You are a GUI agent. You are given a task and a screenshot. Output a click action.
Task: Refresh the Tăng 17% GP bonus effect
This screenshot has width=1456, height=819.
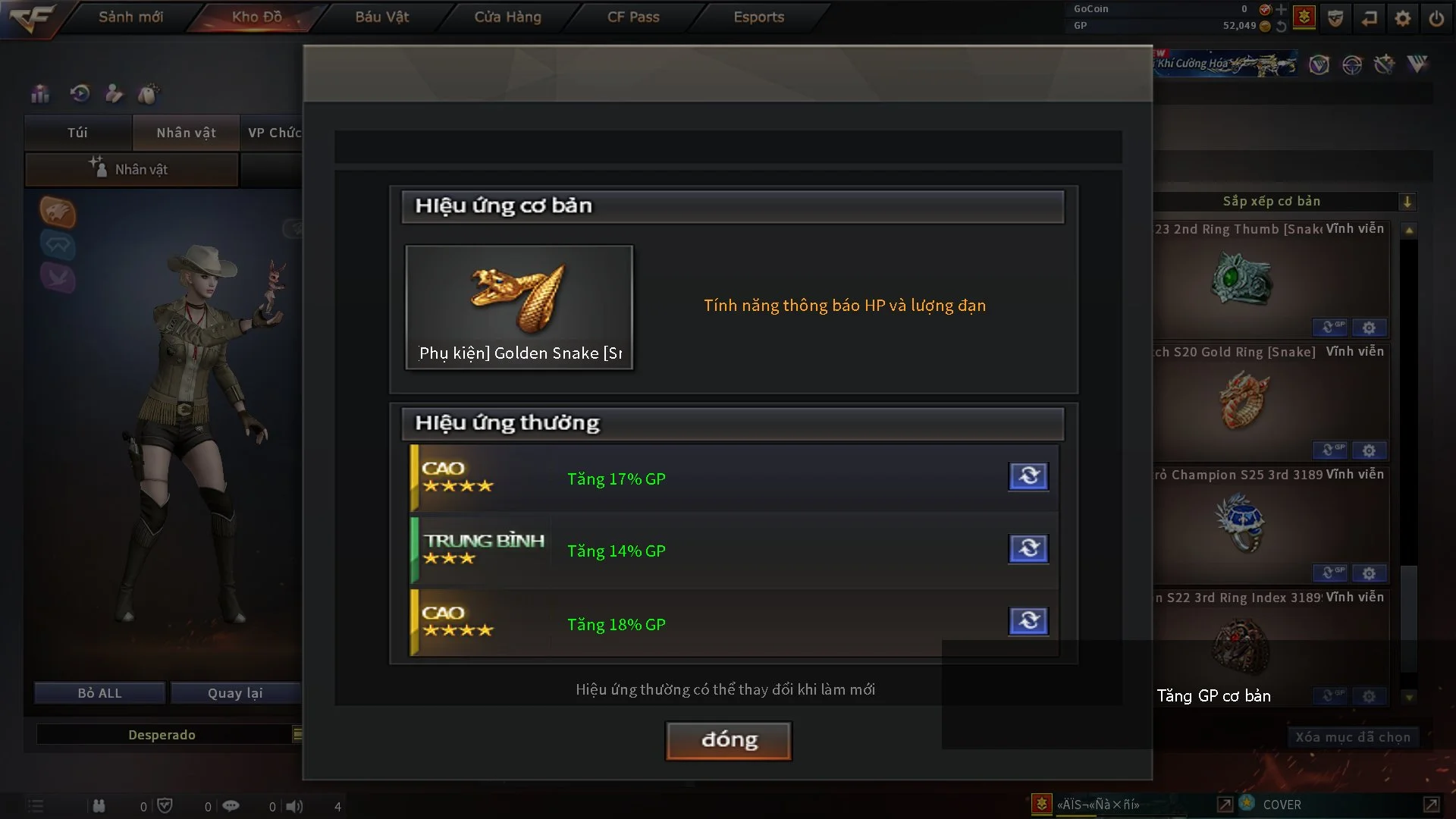(1028, 476)
